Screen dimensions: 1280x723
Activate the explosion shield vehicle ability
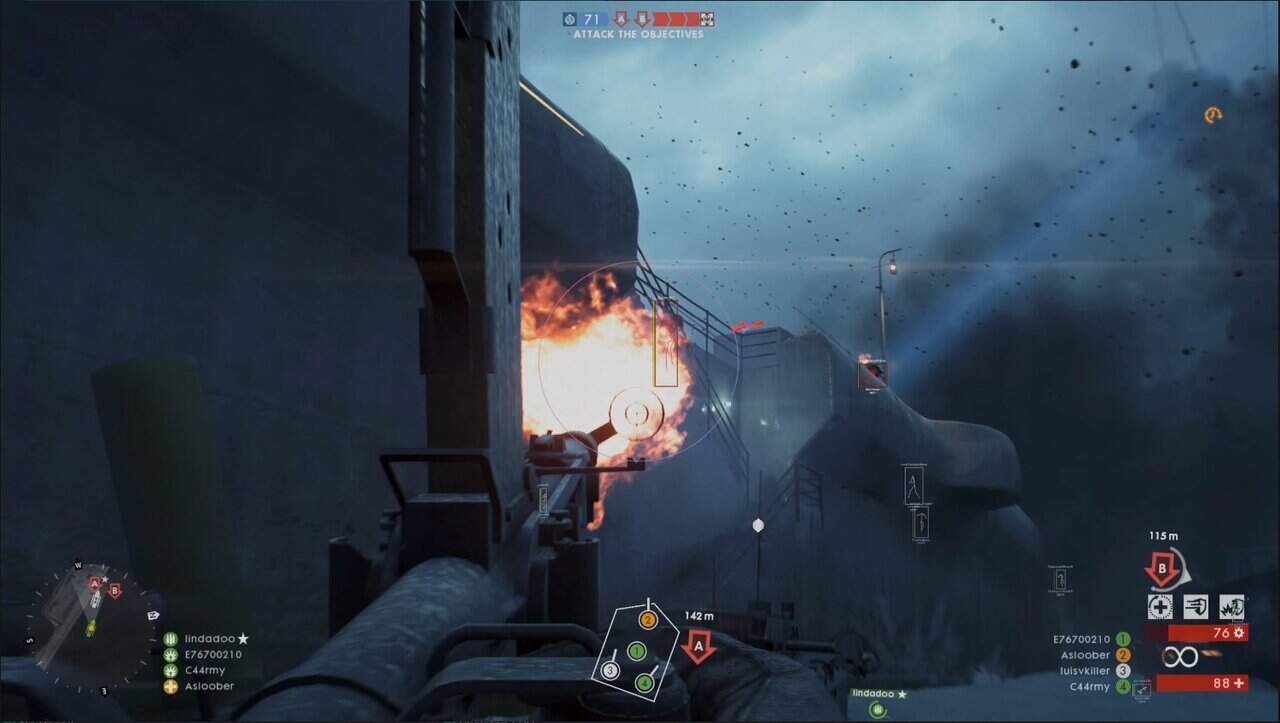pyautogui.click(x=1232, y=606)
